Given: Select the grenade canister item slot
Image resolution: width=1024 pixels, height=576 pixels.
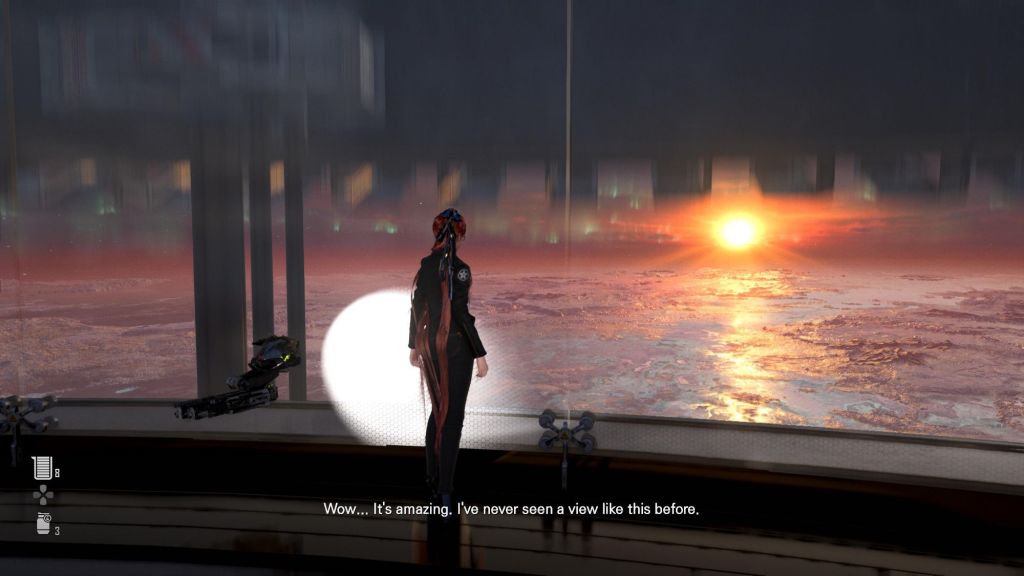Looking at the screenshot, I should tap(41, 524).
